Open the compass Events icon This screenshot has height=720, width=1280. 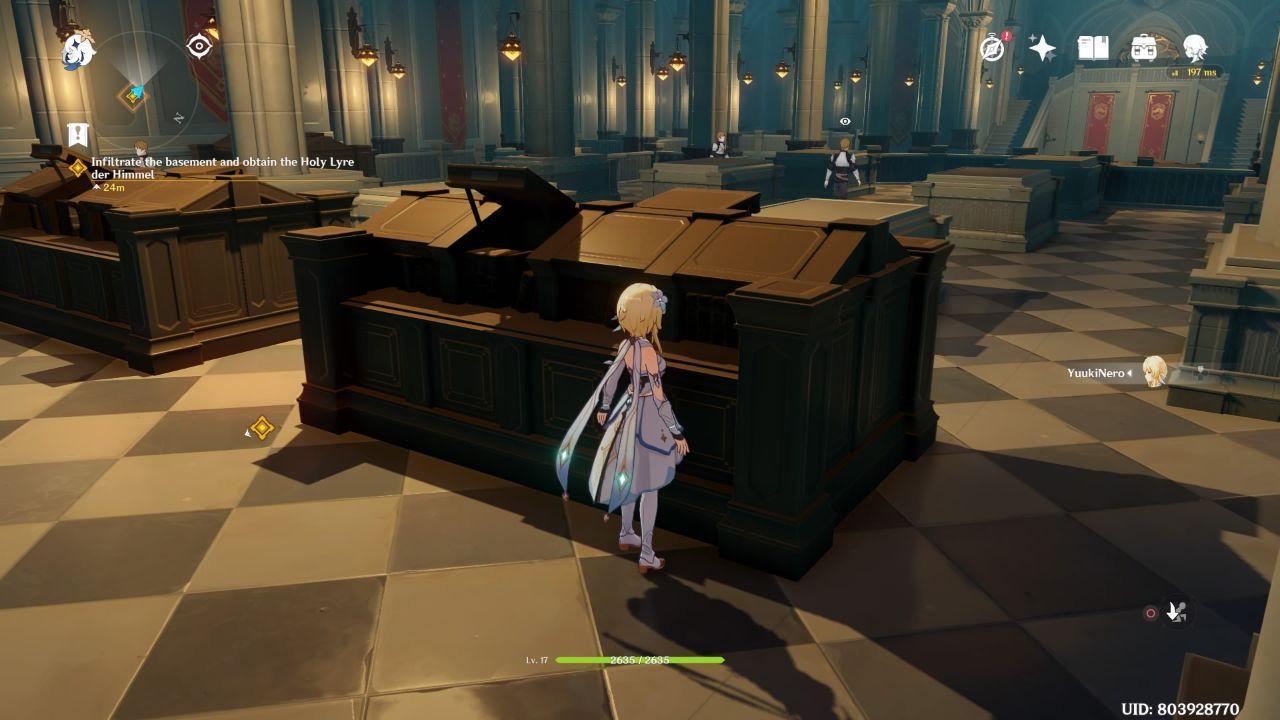point(992,47)
